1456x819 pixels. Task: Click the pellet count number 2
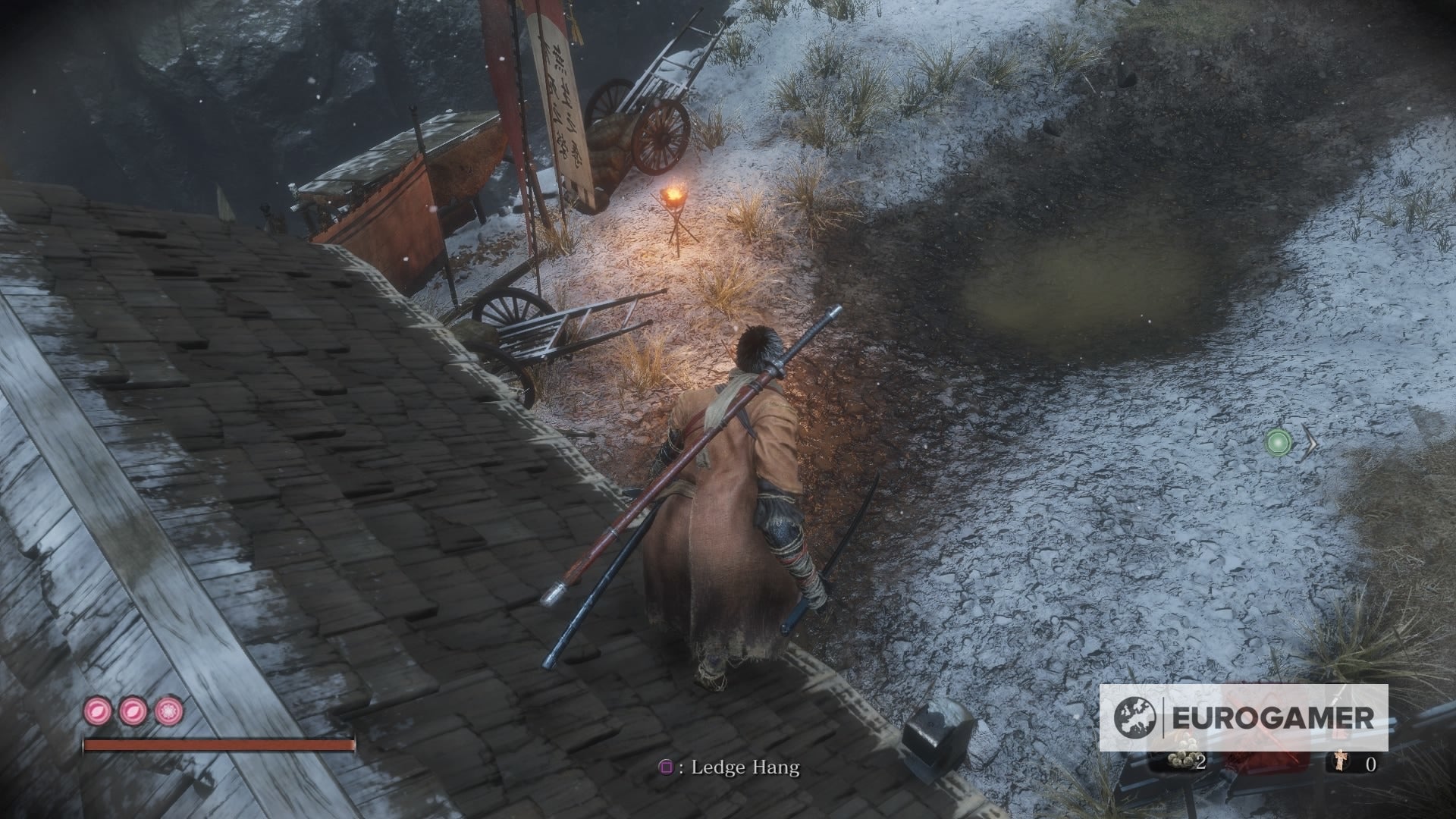click(x=1200, y=762)
